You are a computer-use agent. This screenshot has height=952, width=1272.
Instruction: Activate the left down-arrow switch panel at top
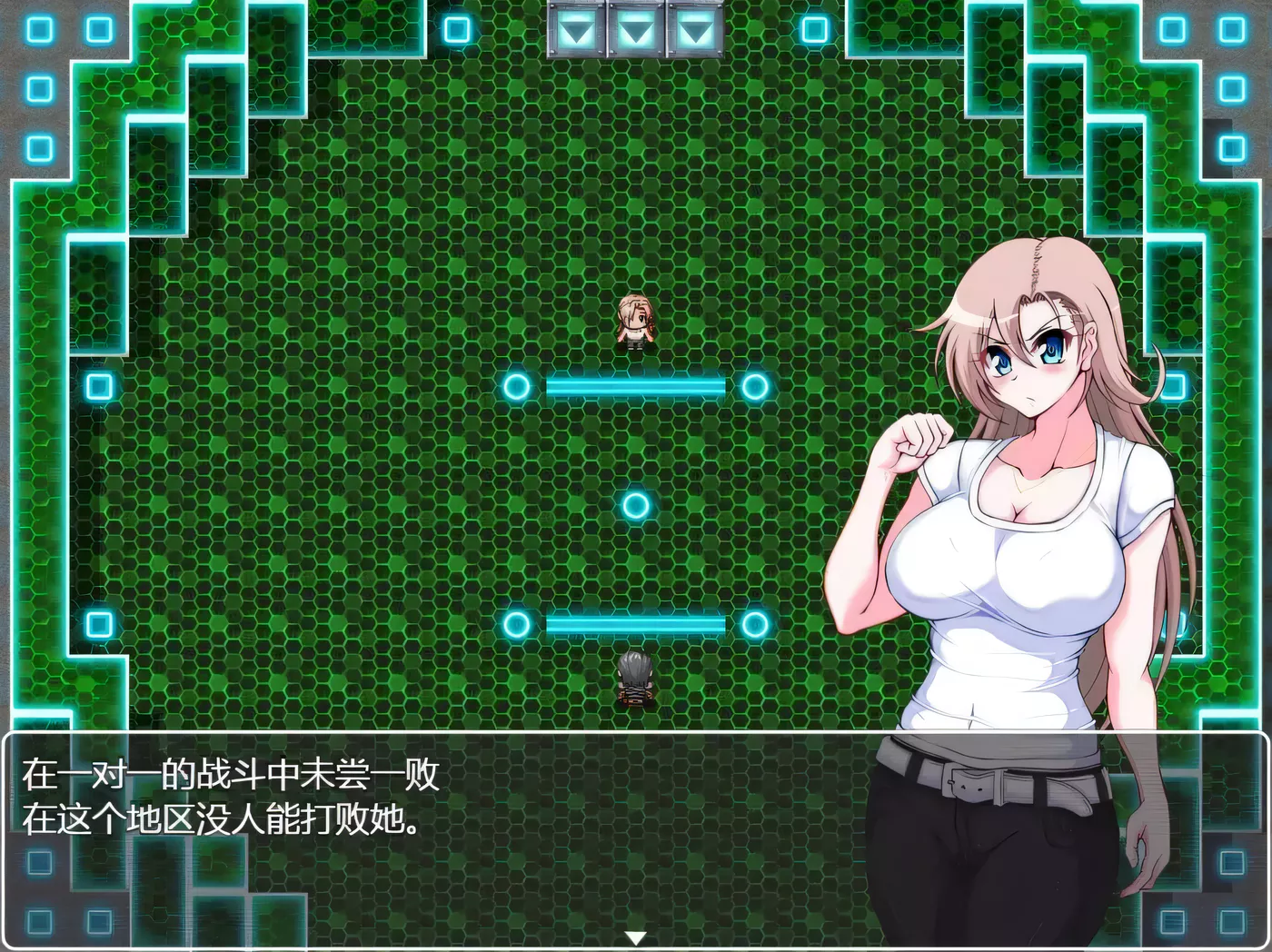point(575,30)
